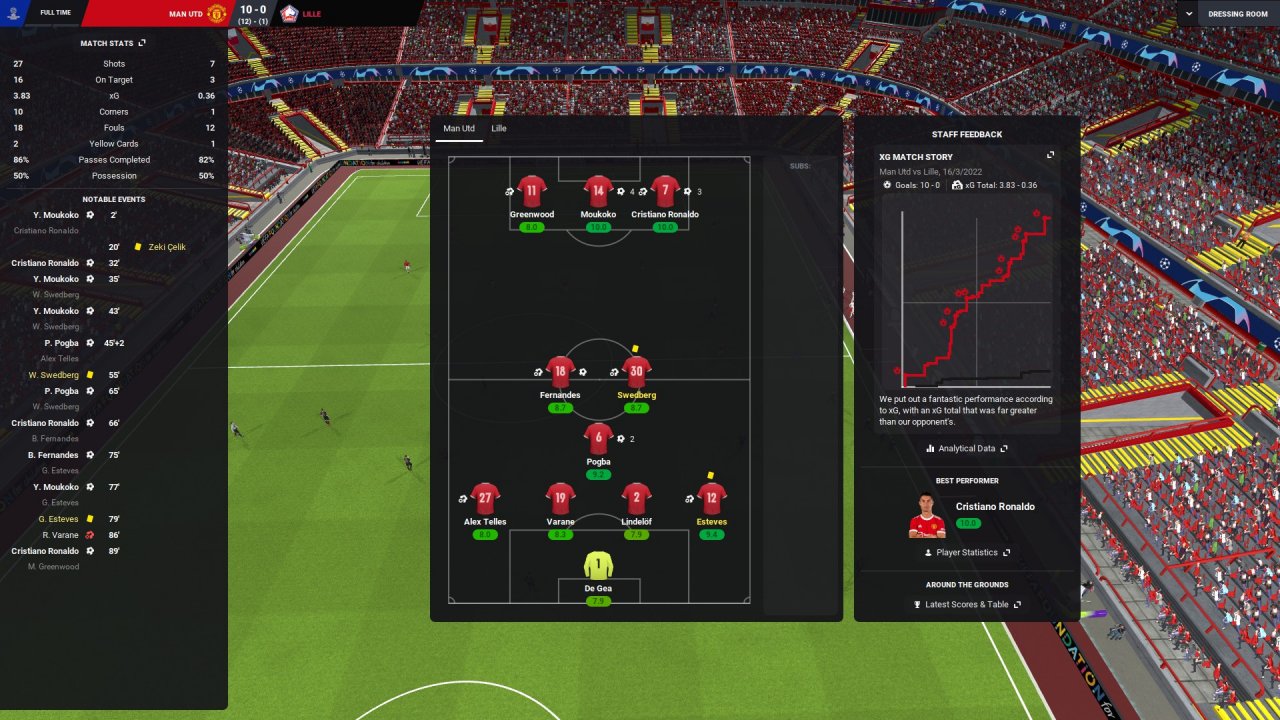The height and width of the screenshot is (720, 1280).
Task: Click Pogba's number 6 shirt
Action: pyautogui.click(x=598, y=438)
